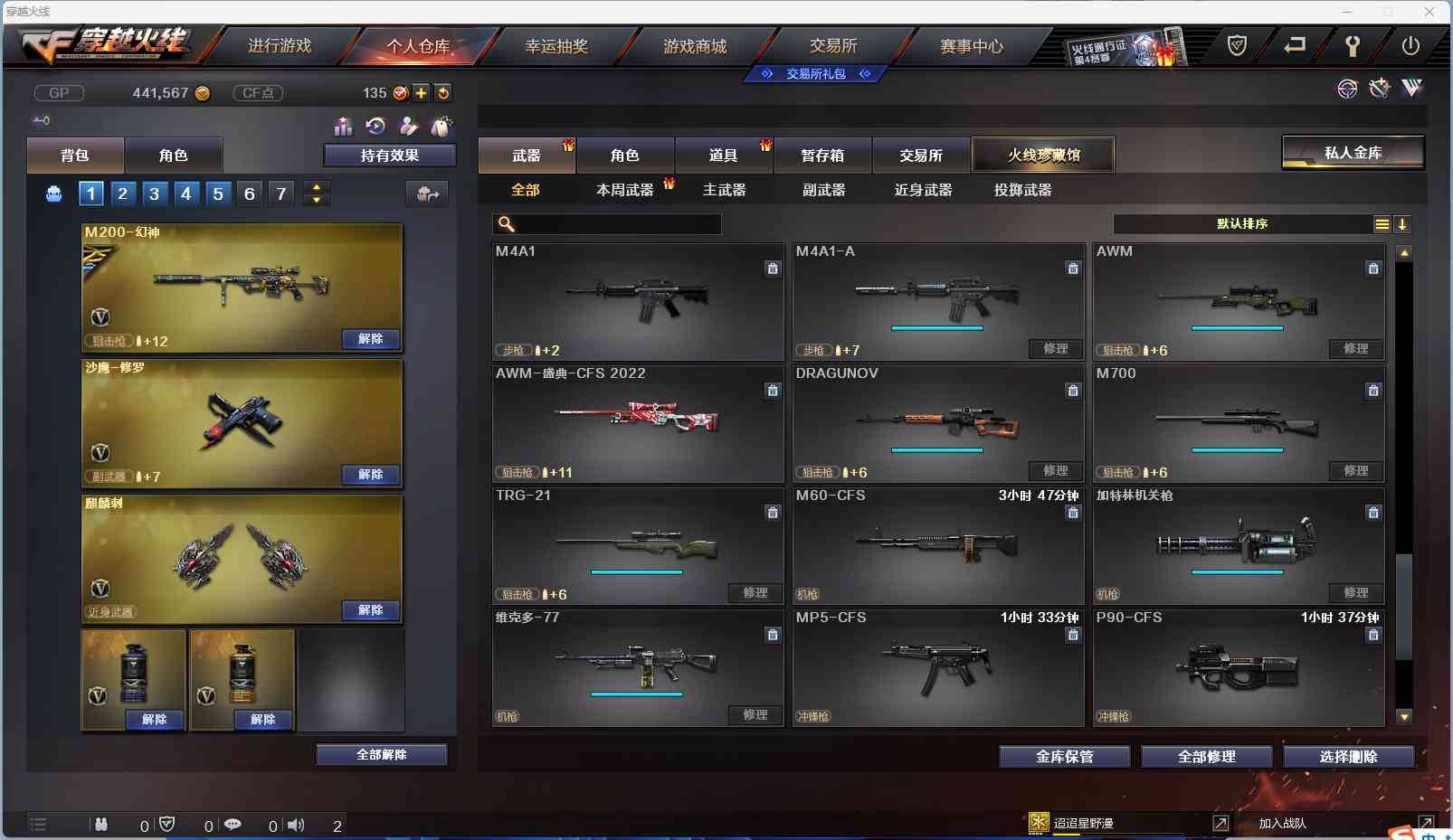
Task: Click the 金库保管 button at the bottom
Action: (1064, 756)
